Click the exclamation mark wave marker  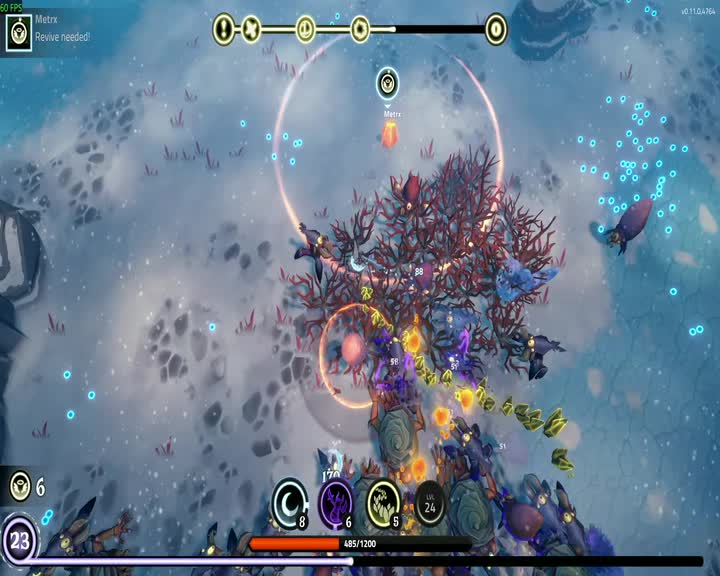tap(224, 29)
